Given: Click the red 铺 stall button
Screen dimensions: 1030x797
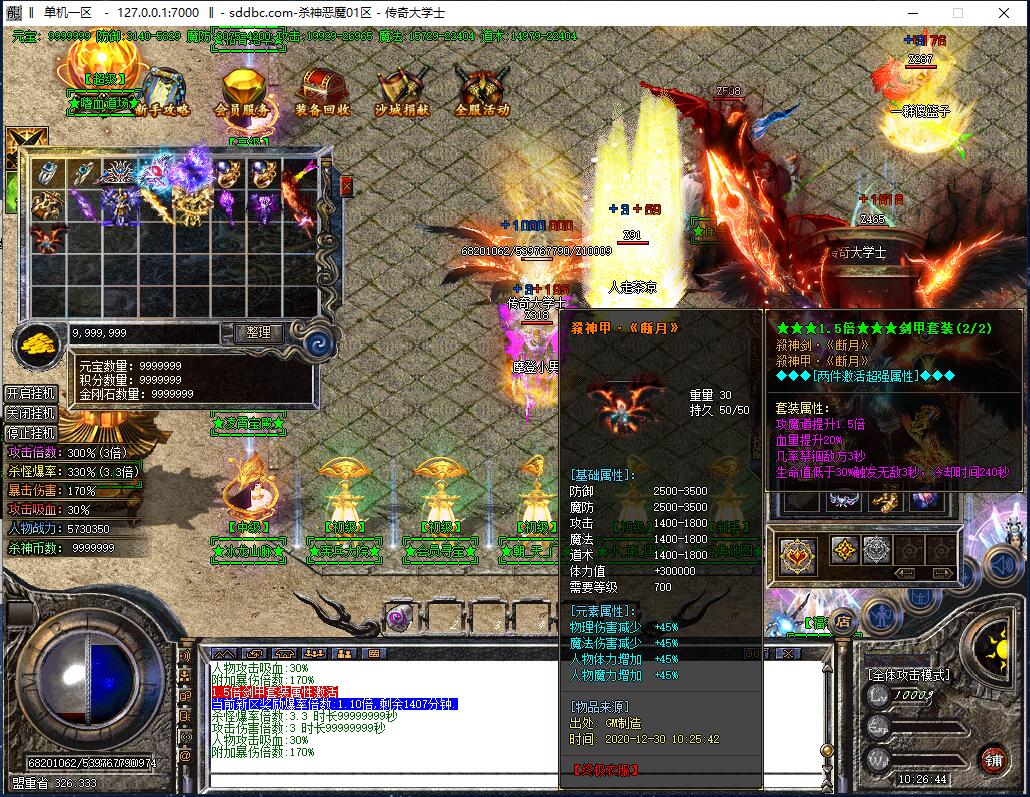Looking at the screenshot, I should point(992,758).
